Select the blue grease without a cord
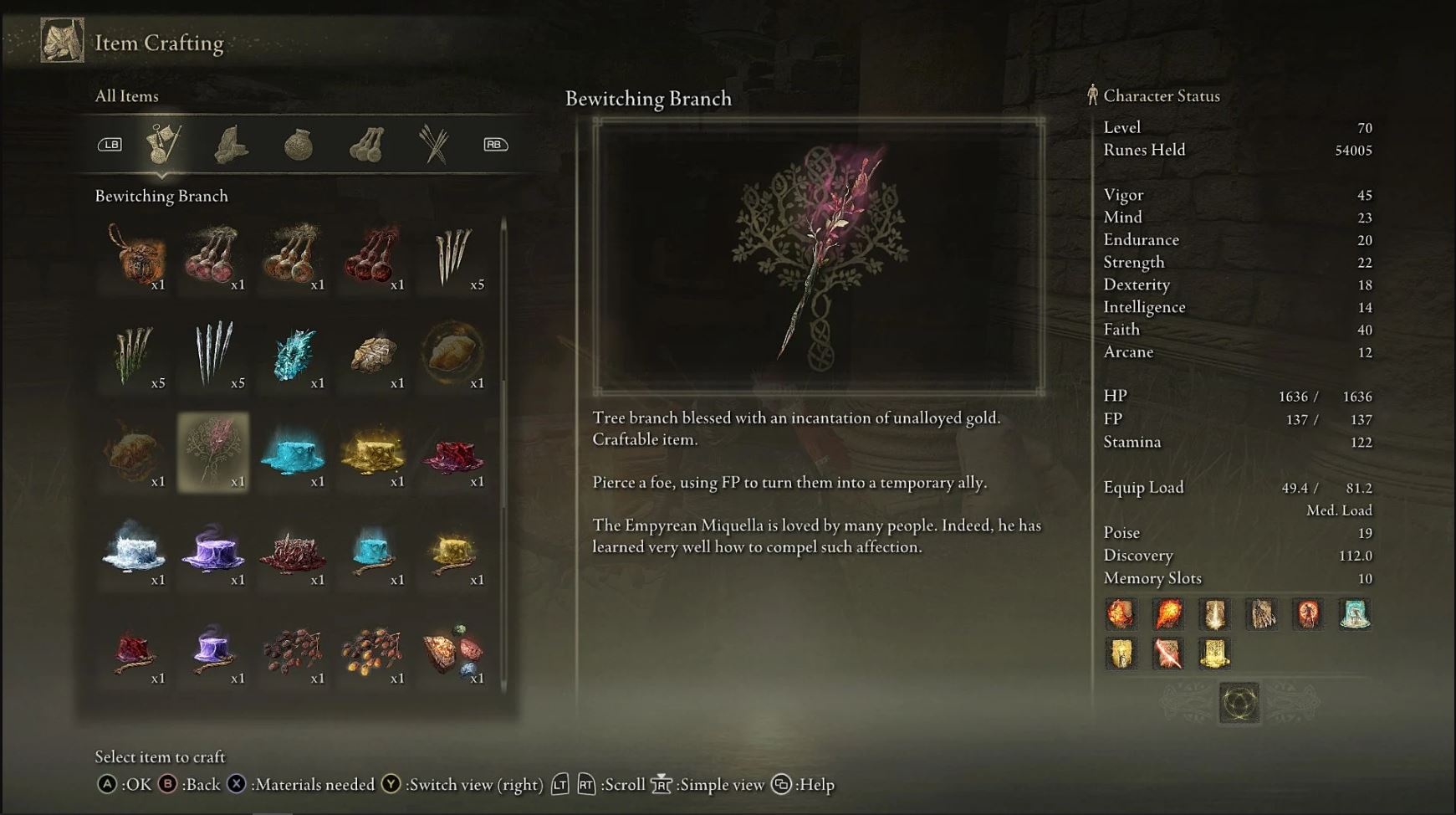This screenshot has height=815, width=1456. pyautogui.click(x=294, y=452)
